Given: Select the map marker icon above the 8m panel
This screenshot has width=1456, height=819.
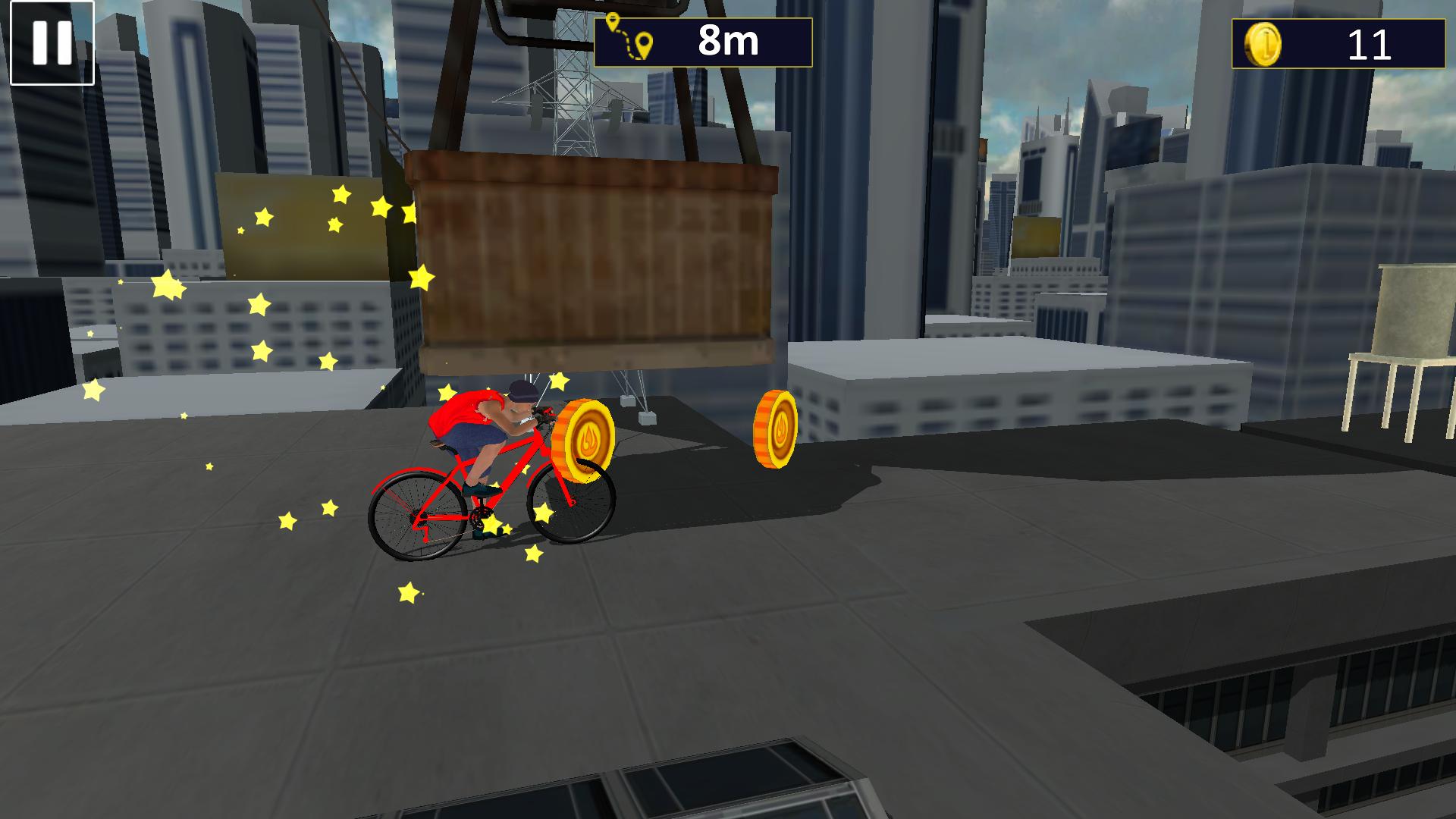Looking at the screenshot, I should click(x=614, y=19).
